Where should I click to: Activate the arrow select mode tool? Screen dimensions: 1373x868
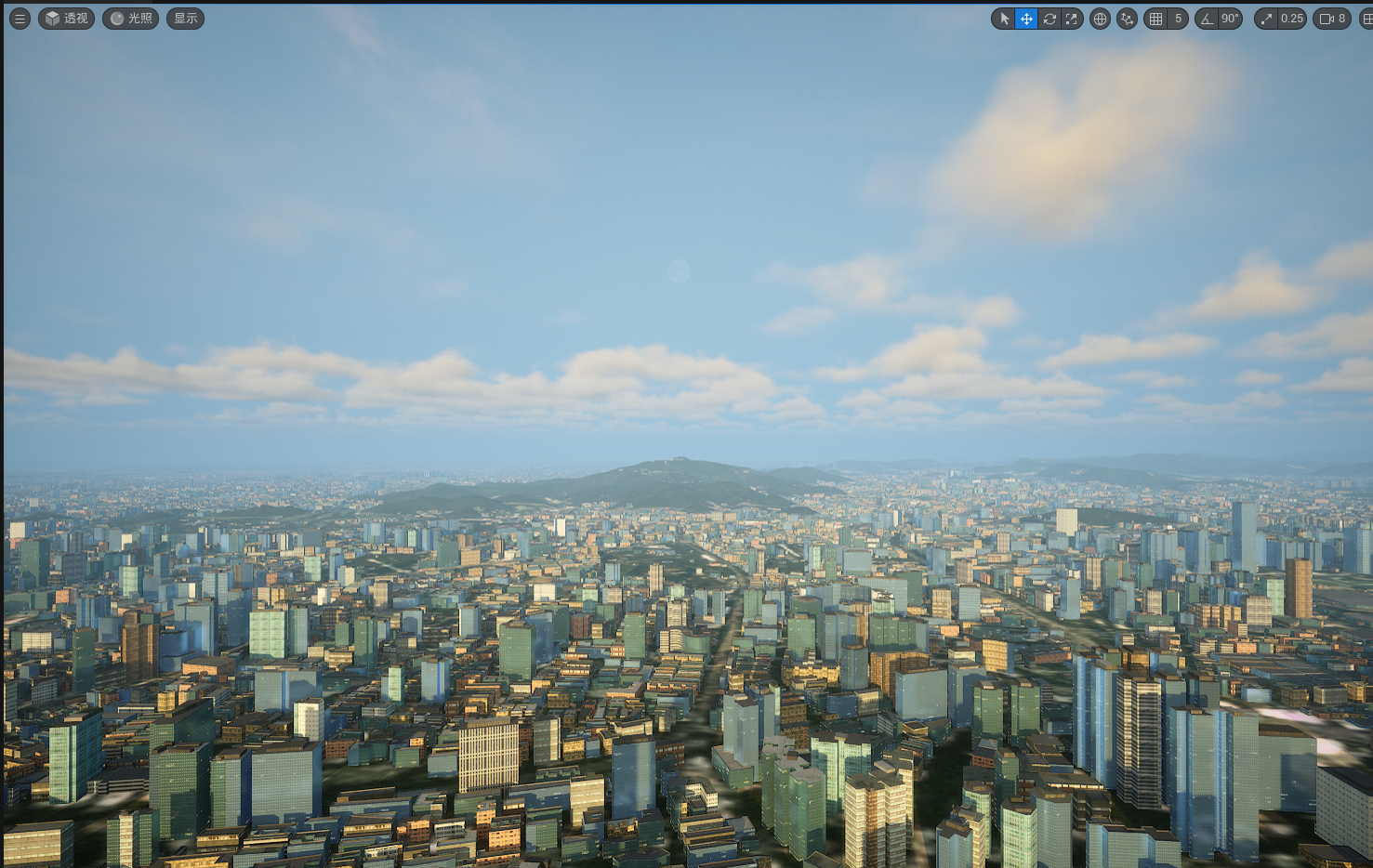[x=1004, y=19]
